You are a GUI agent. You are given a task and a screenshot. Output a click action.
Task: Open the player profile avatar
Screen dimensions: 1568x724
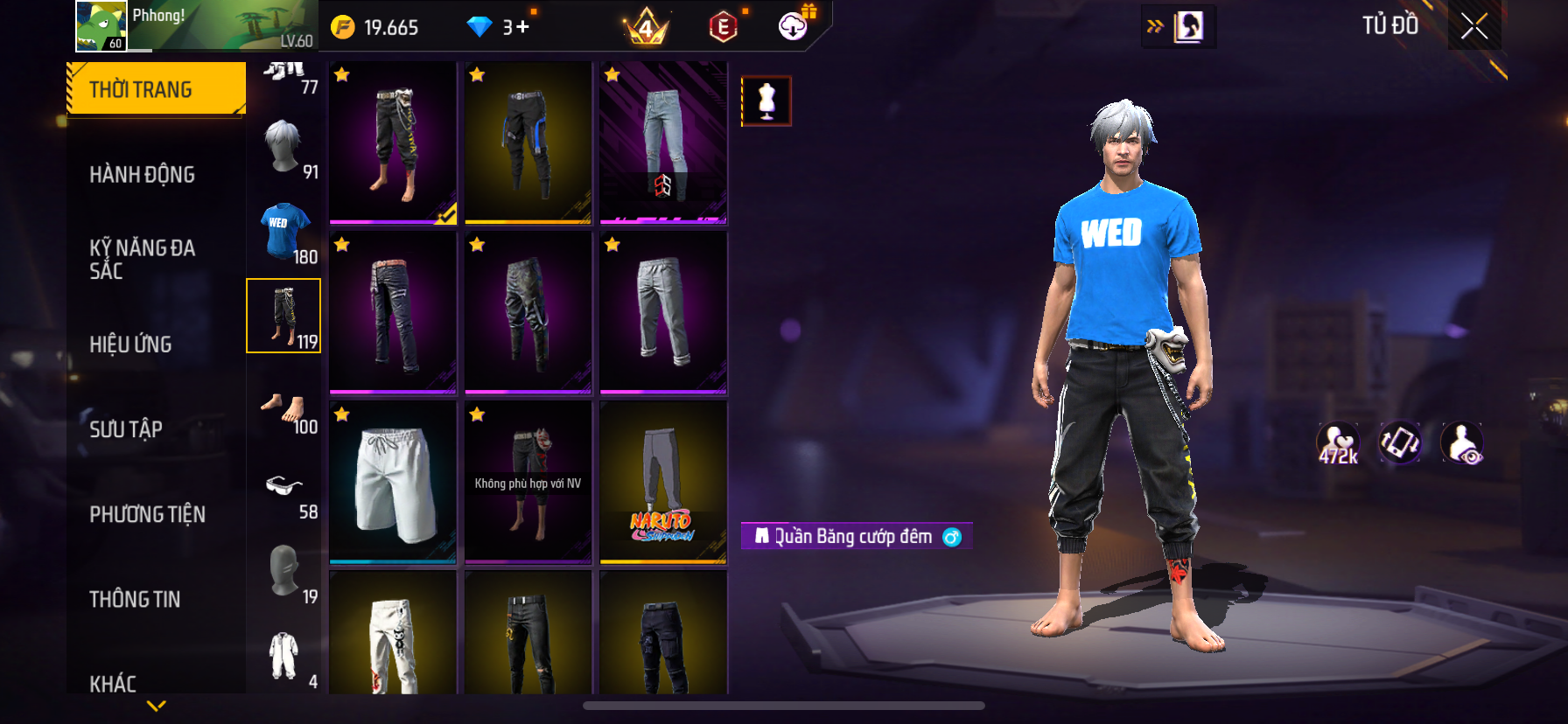click(101, 26)
